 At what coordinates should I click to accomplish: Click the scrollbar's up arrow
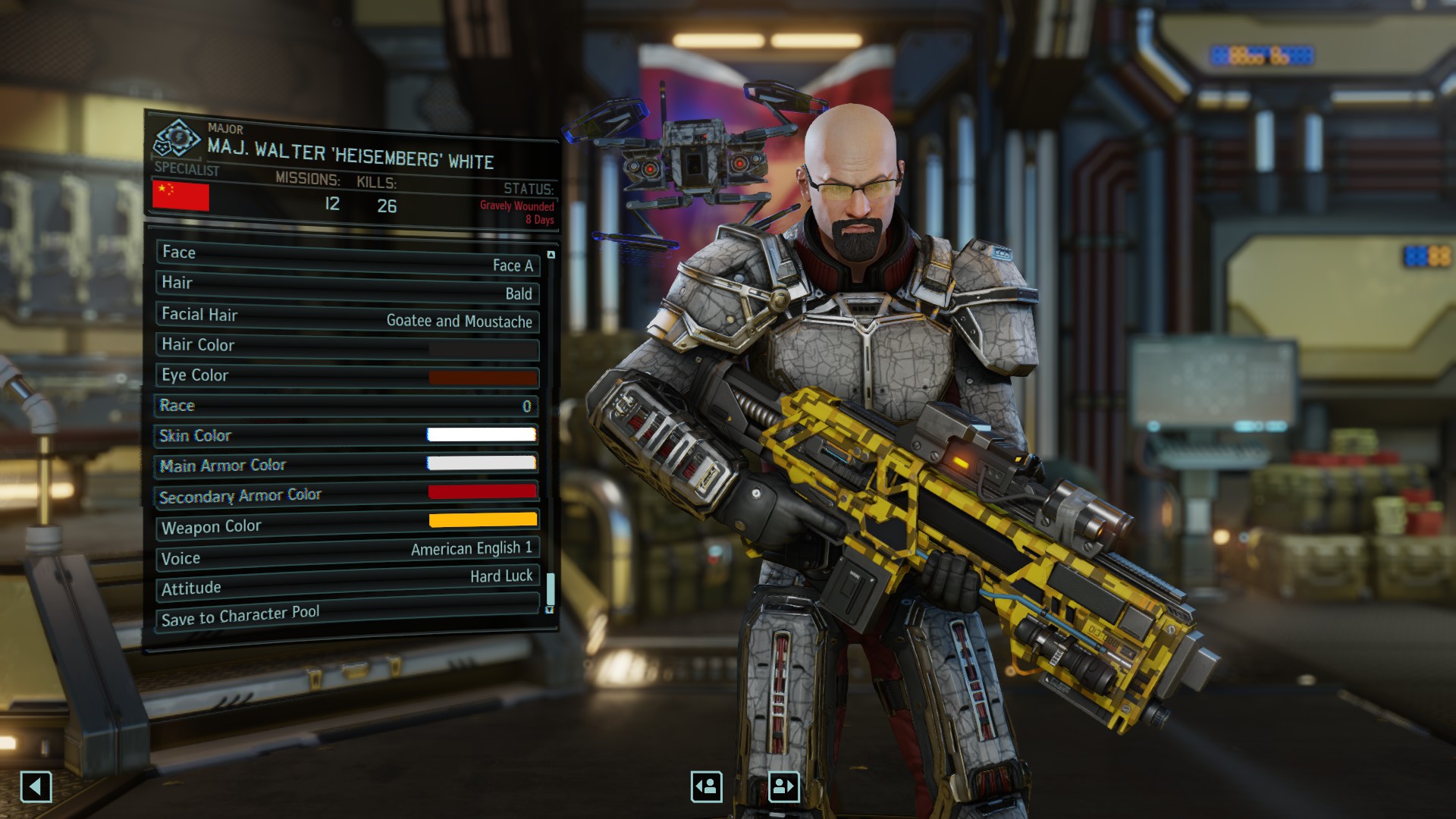pos(551,255)
